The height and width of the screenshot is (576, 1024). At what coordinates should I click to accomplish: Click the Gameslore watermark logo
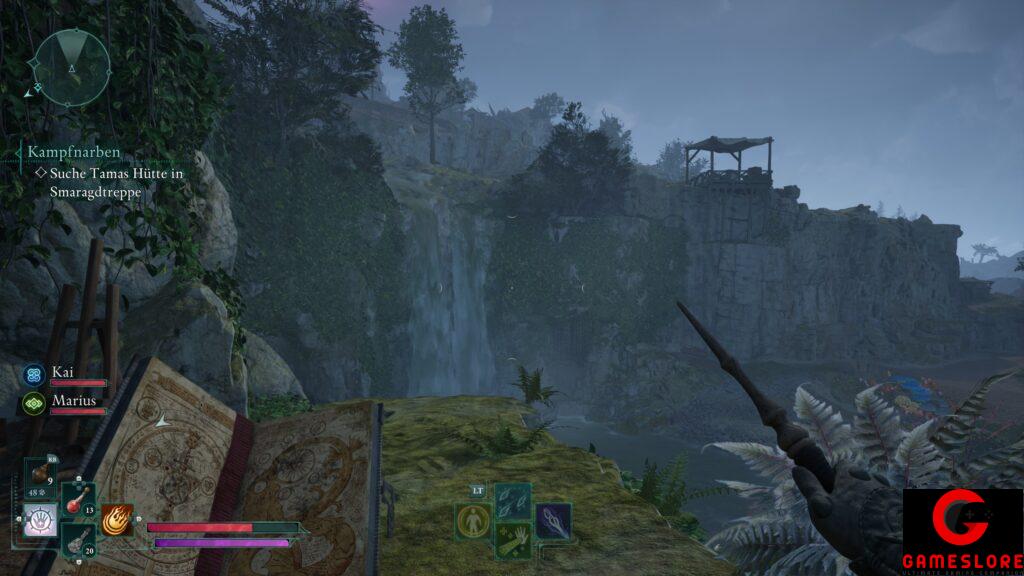(x=962, y=531)
